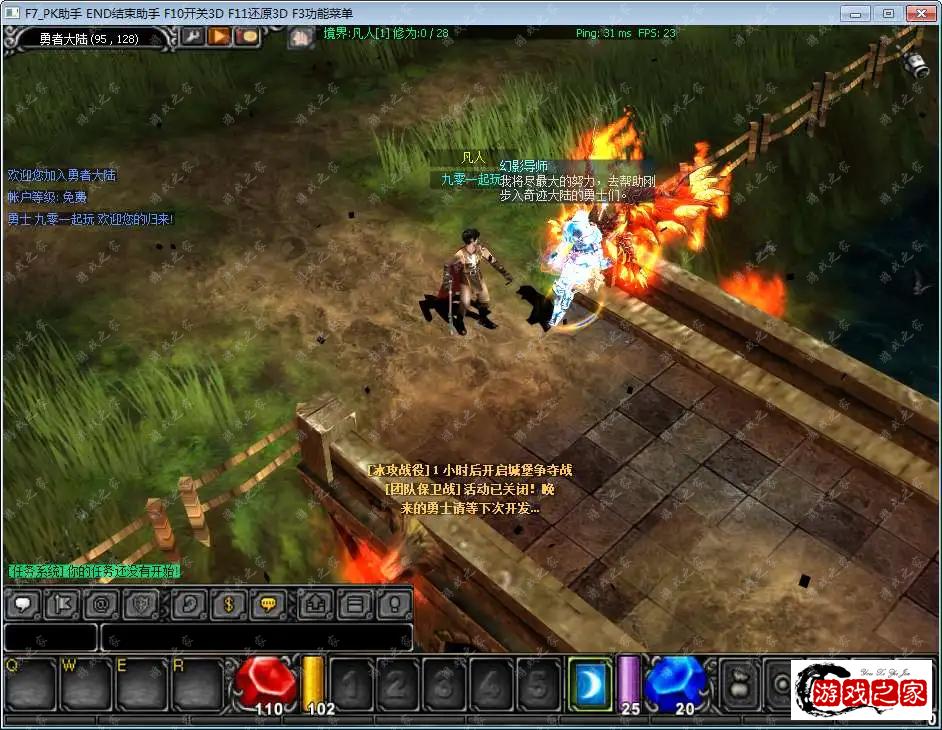Image resolution: width=942 pixels, height=730 pixels.
Task: Click the light bulb hint button
Action: coord(394,603)
